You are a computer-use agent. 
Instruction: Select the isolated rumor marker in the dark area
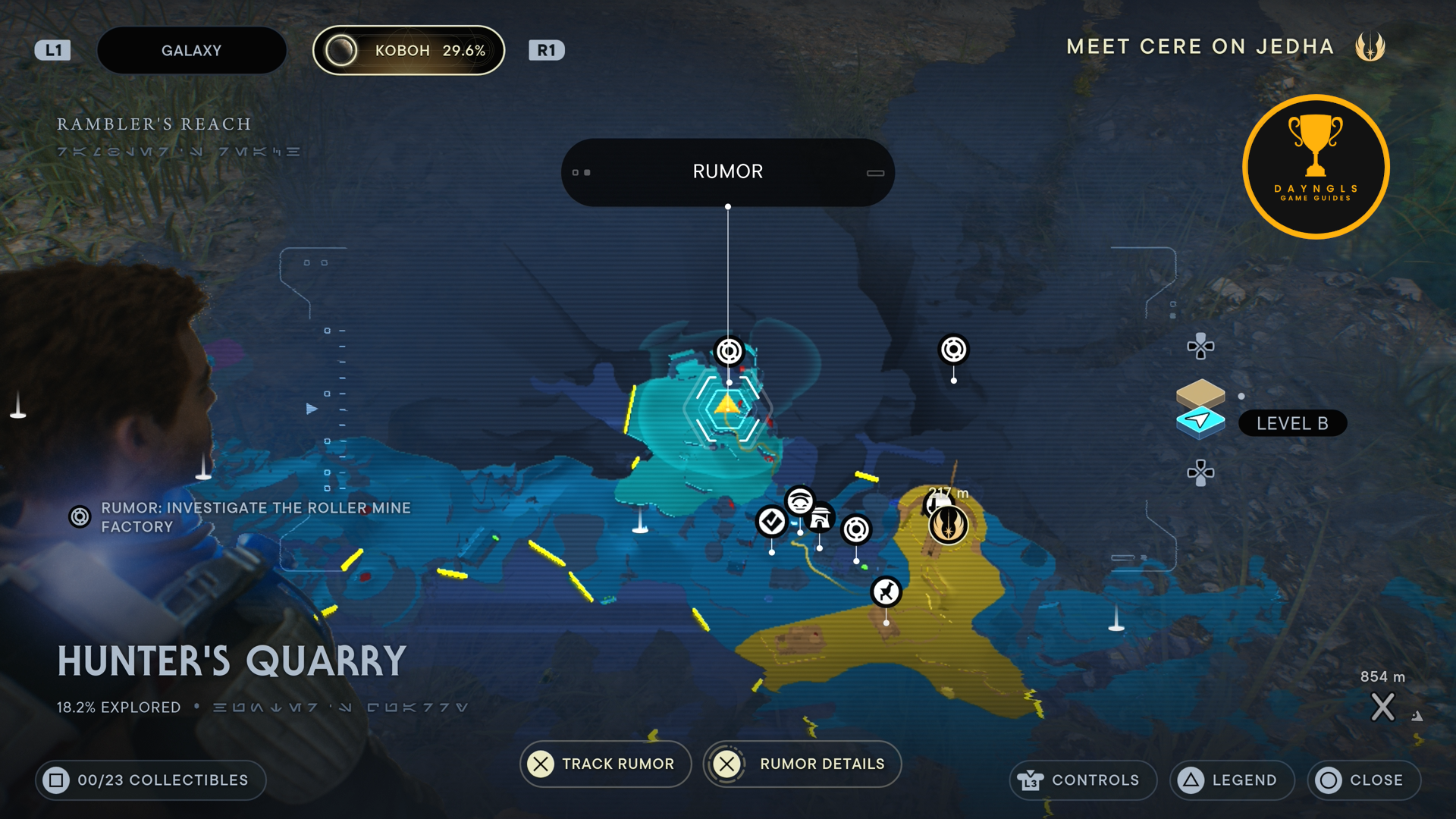953,350
